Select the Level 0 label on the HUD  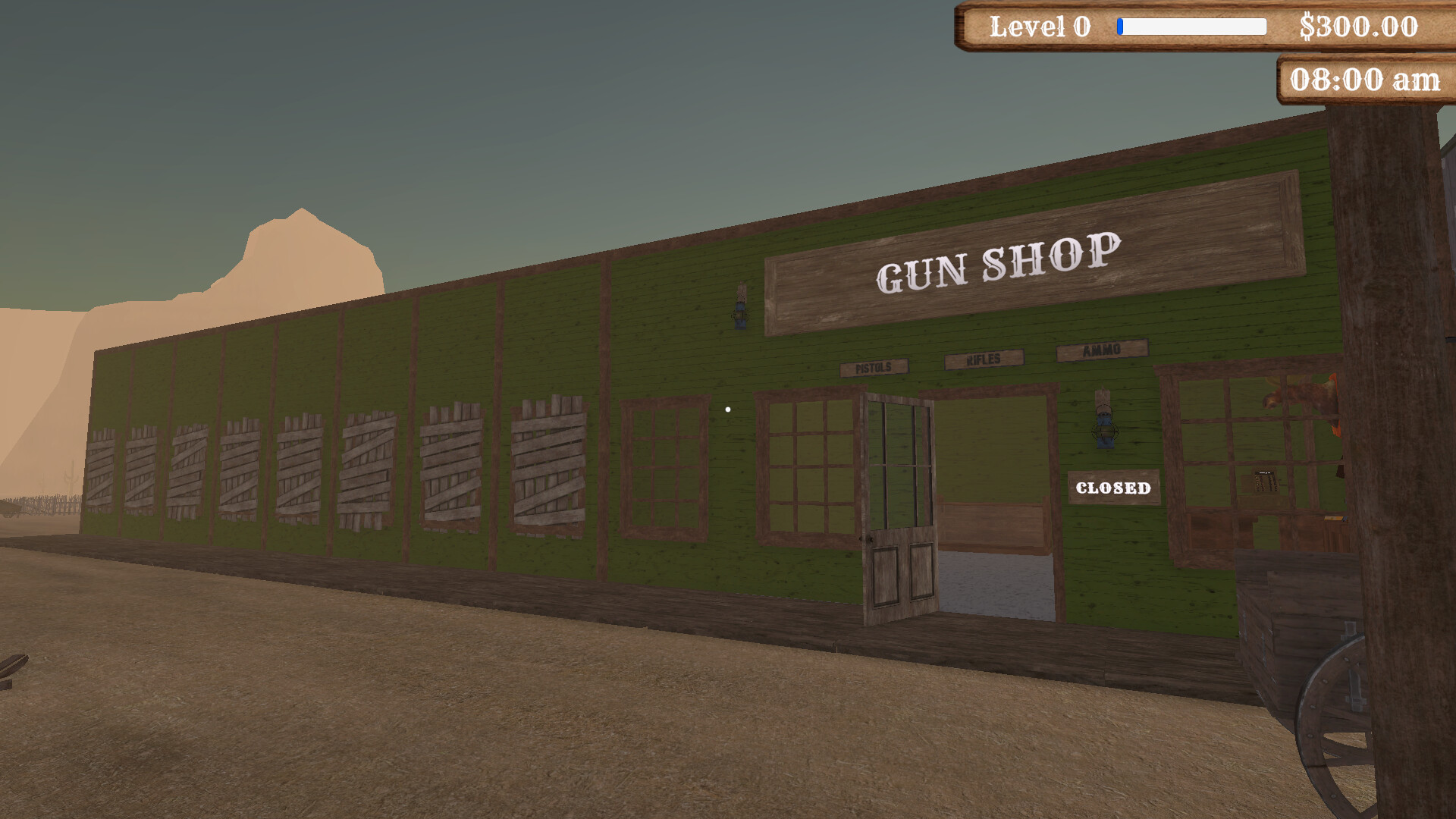pos(1039,27)
